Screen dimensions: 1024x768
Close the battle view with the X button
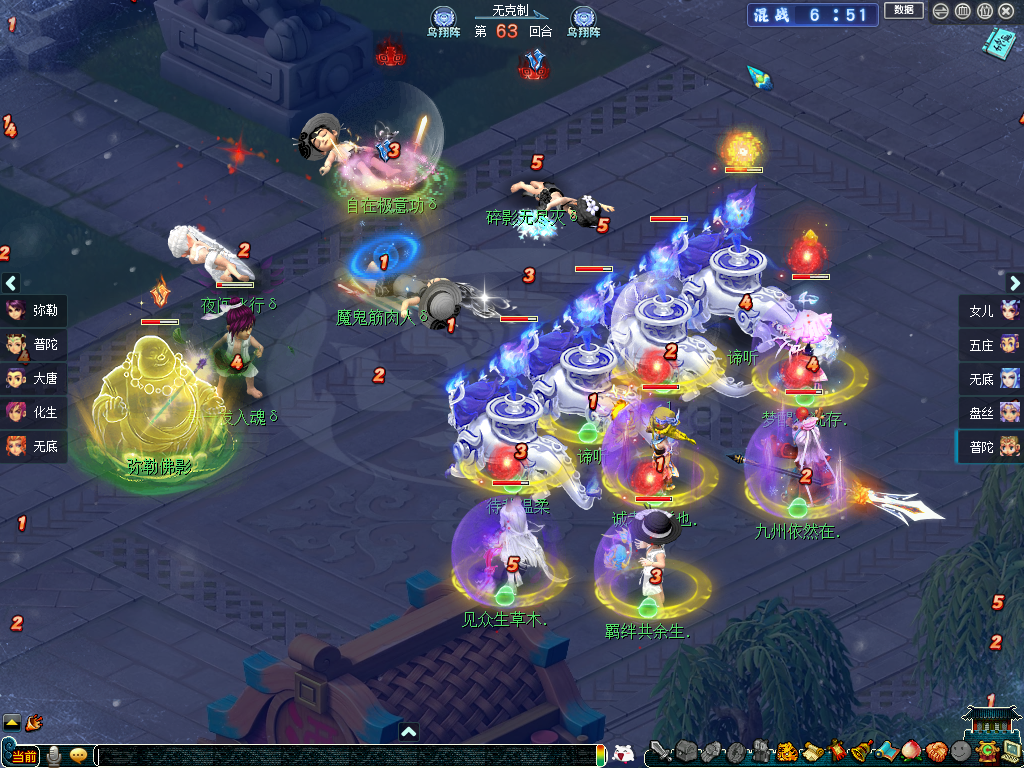1005,11
